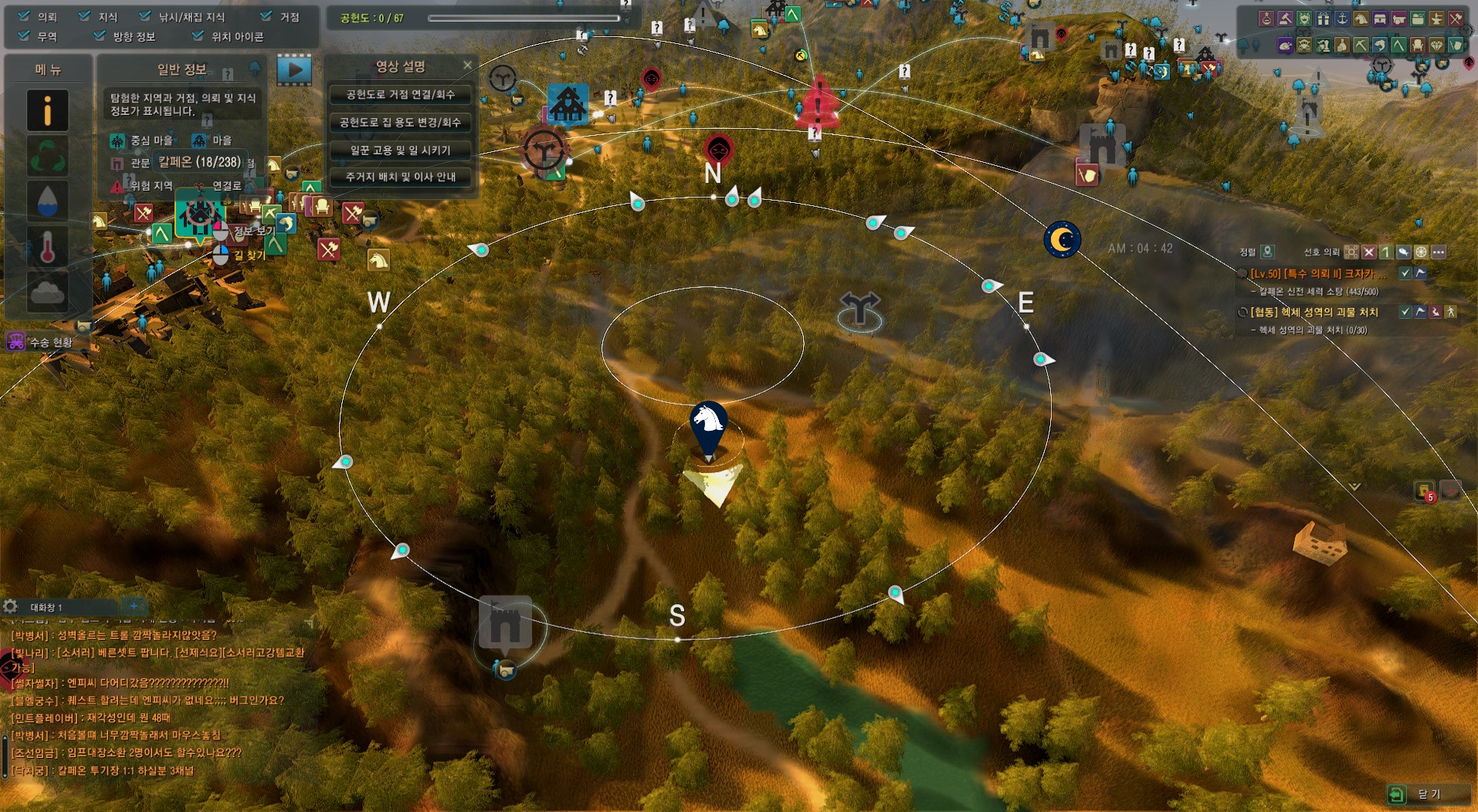
Task: Show the thermometer temperature view
Action: [x=47, y=246]
